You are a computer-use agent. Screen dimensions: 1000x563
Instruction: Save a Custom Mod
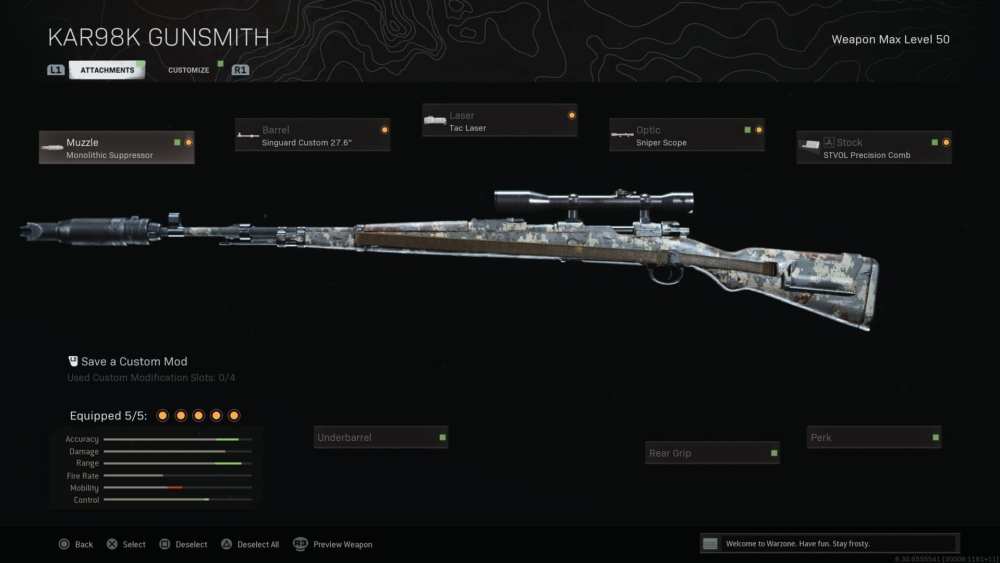(134, 361)
